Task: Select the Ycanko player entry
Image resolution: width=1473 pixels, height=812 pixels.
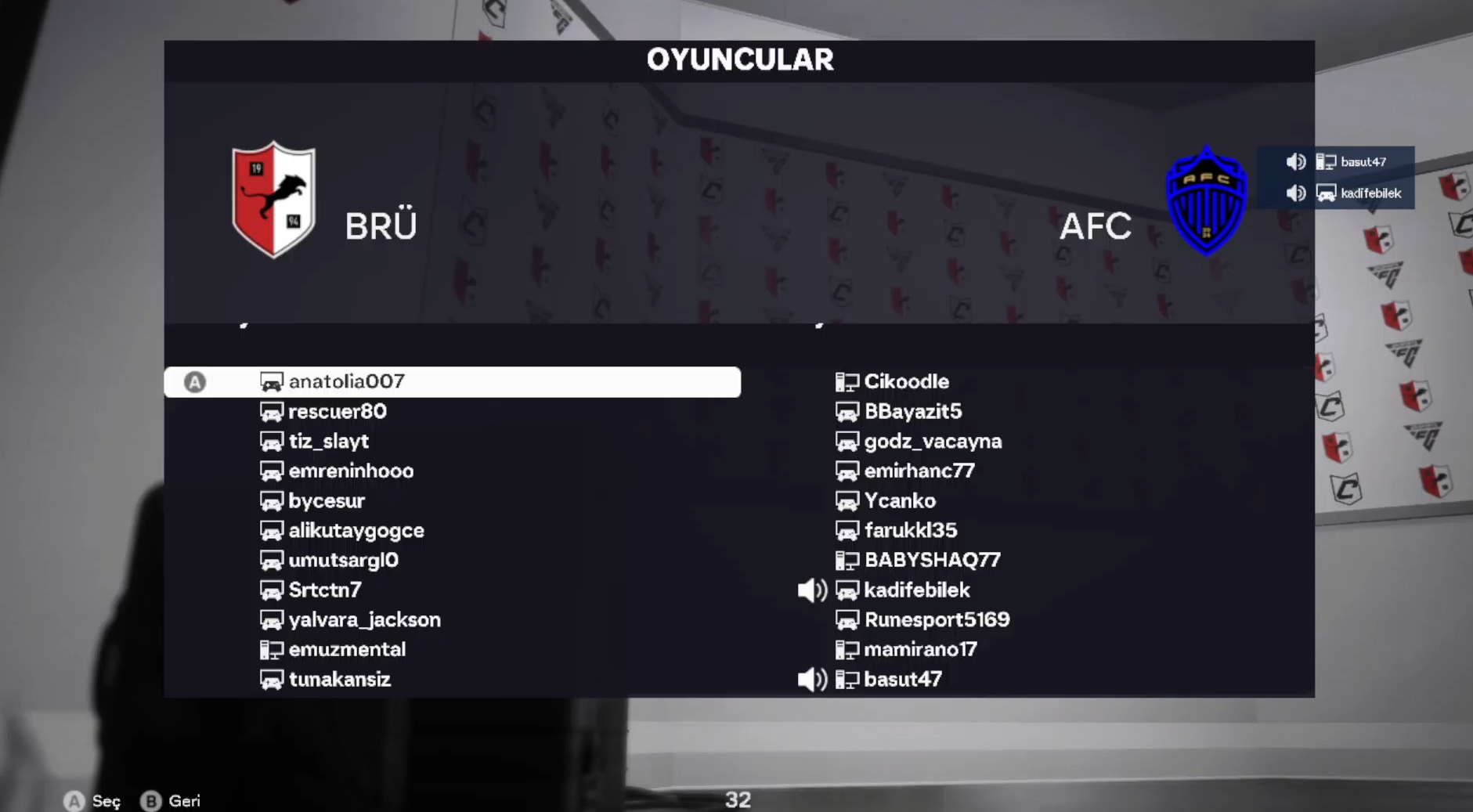Action: (x=900, y=500)
